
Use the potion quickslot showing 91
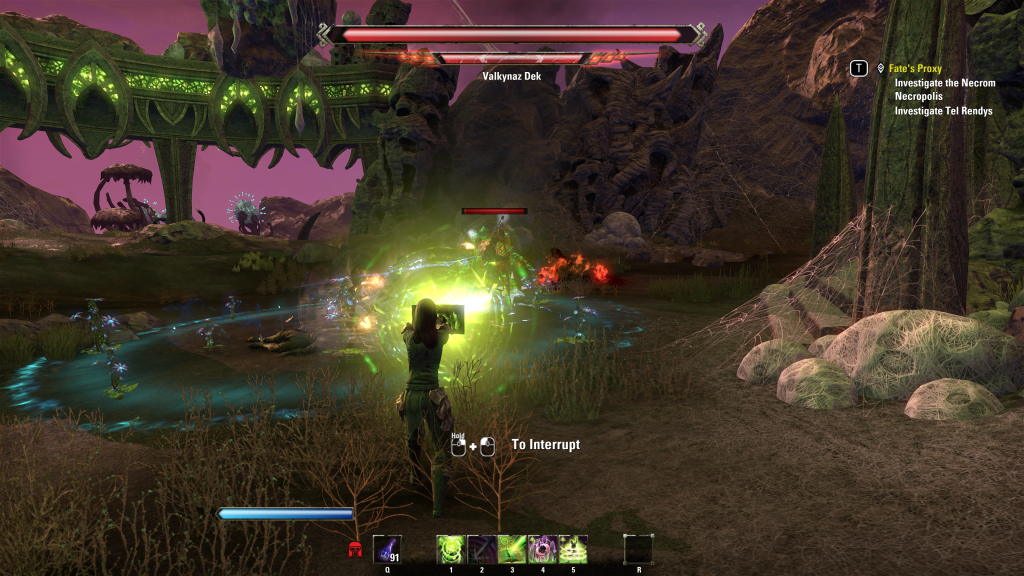[387, 549]
